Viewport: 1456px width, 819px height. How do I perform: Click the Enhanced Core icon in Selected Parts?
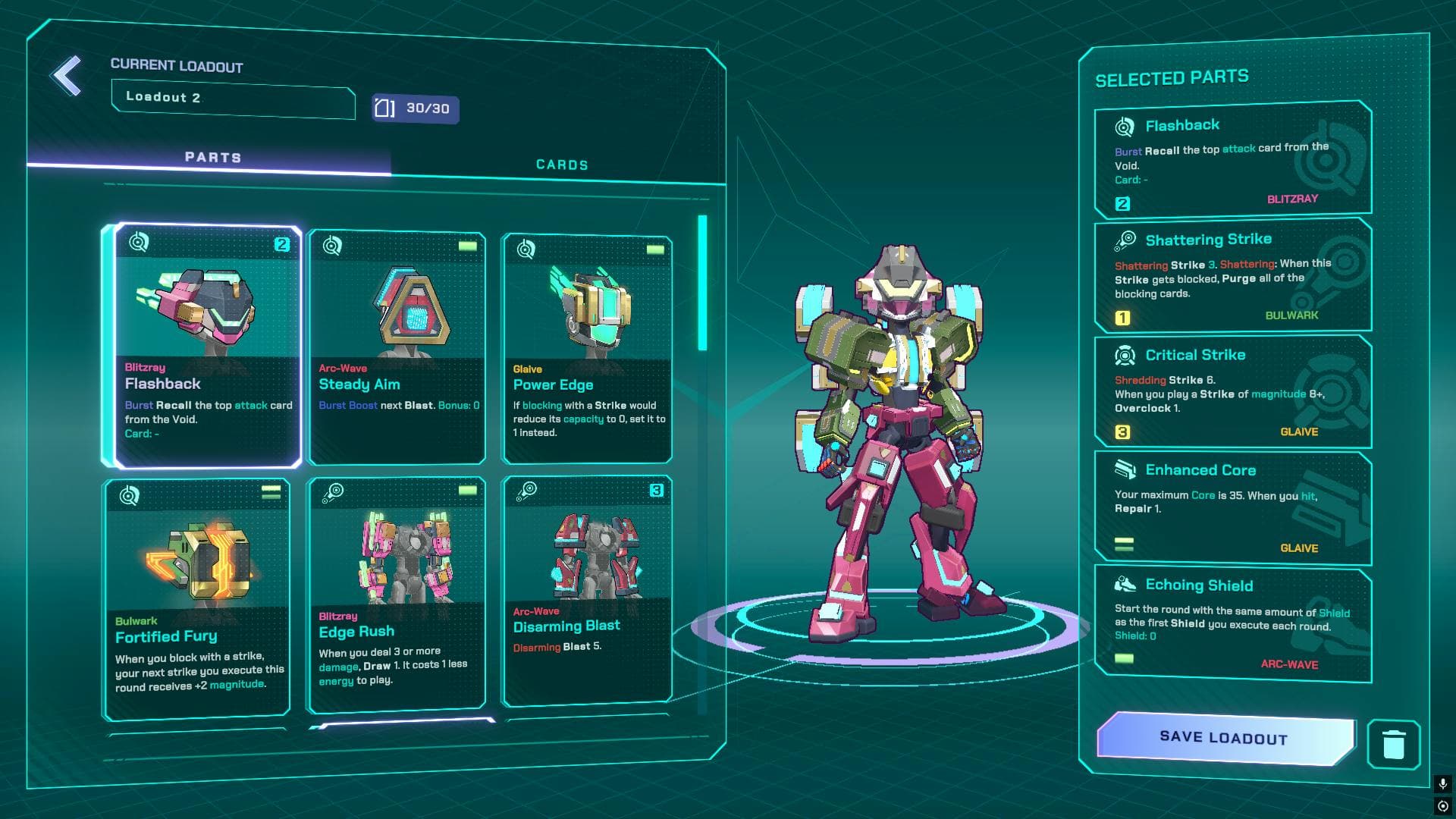point(1127,469)
